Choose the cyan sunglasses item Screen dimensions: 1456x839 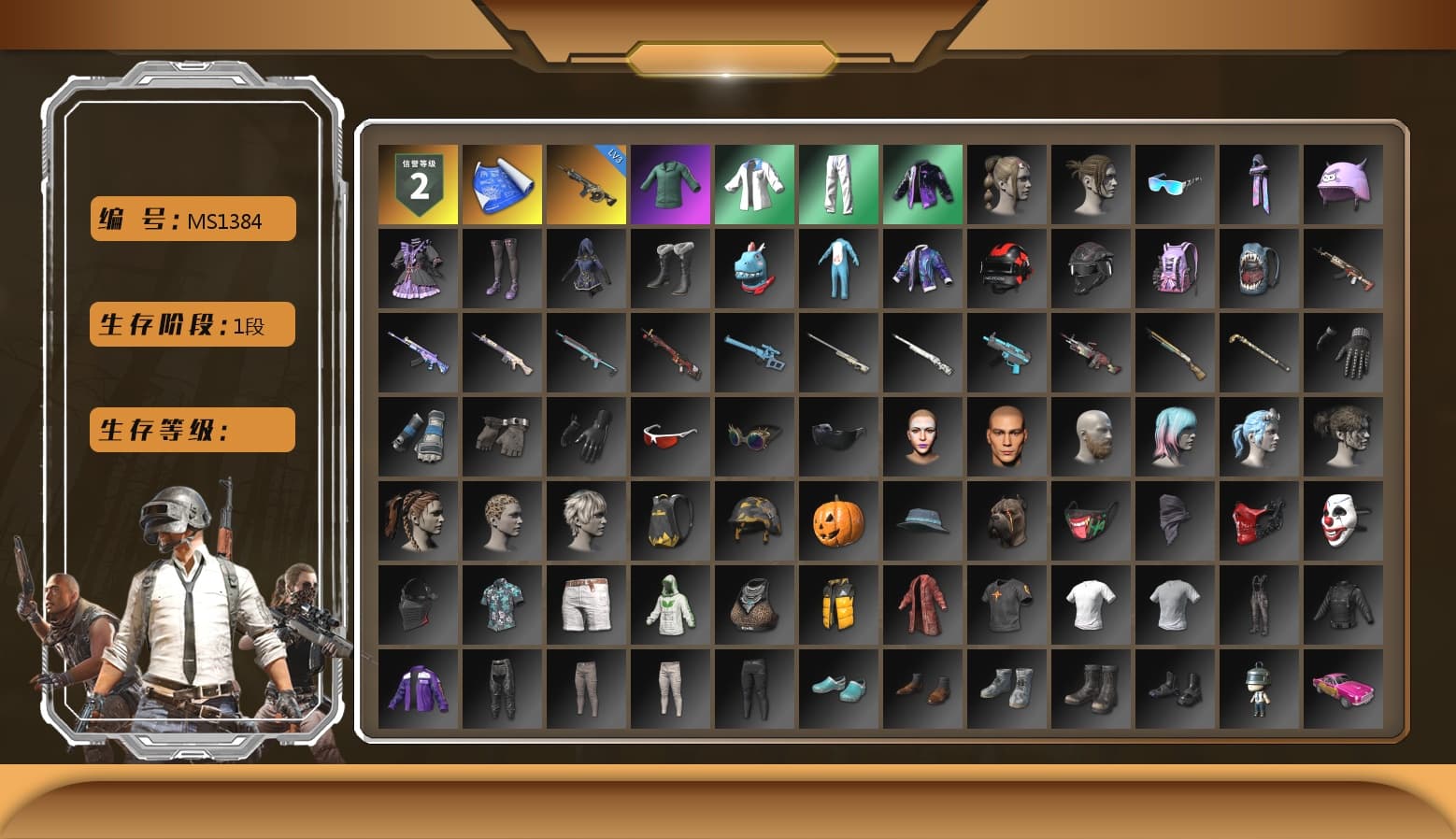[x=1175, y=184]
